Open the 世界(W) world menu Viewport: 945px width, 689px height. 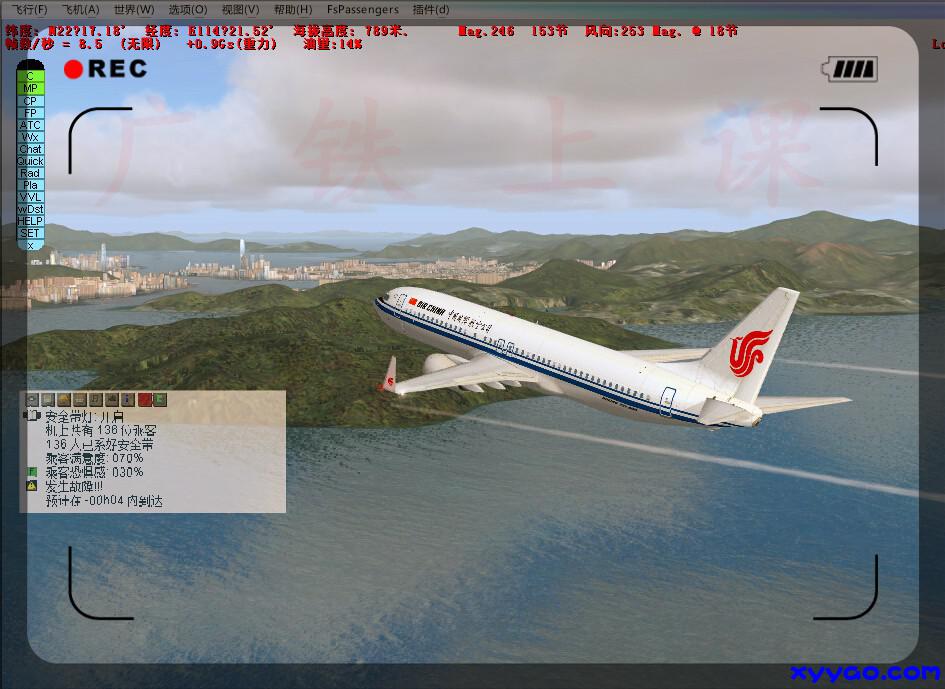[x=134, y=9]
